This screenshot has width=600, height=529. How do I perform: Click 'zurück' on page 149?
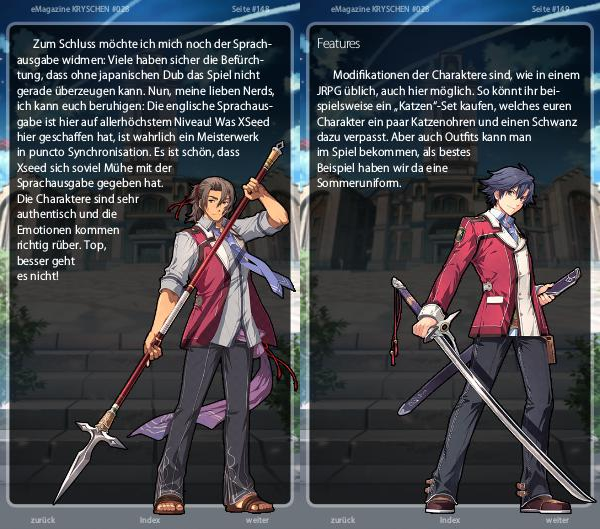pos(346,520)
